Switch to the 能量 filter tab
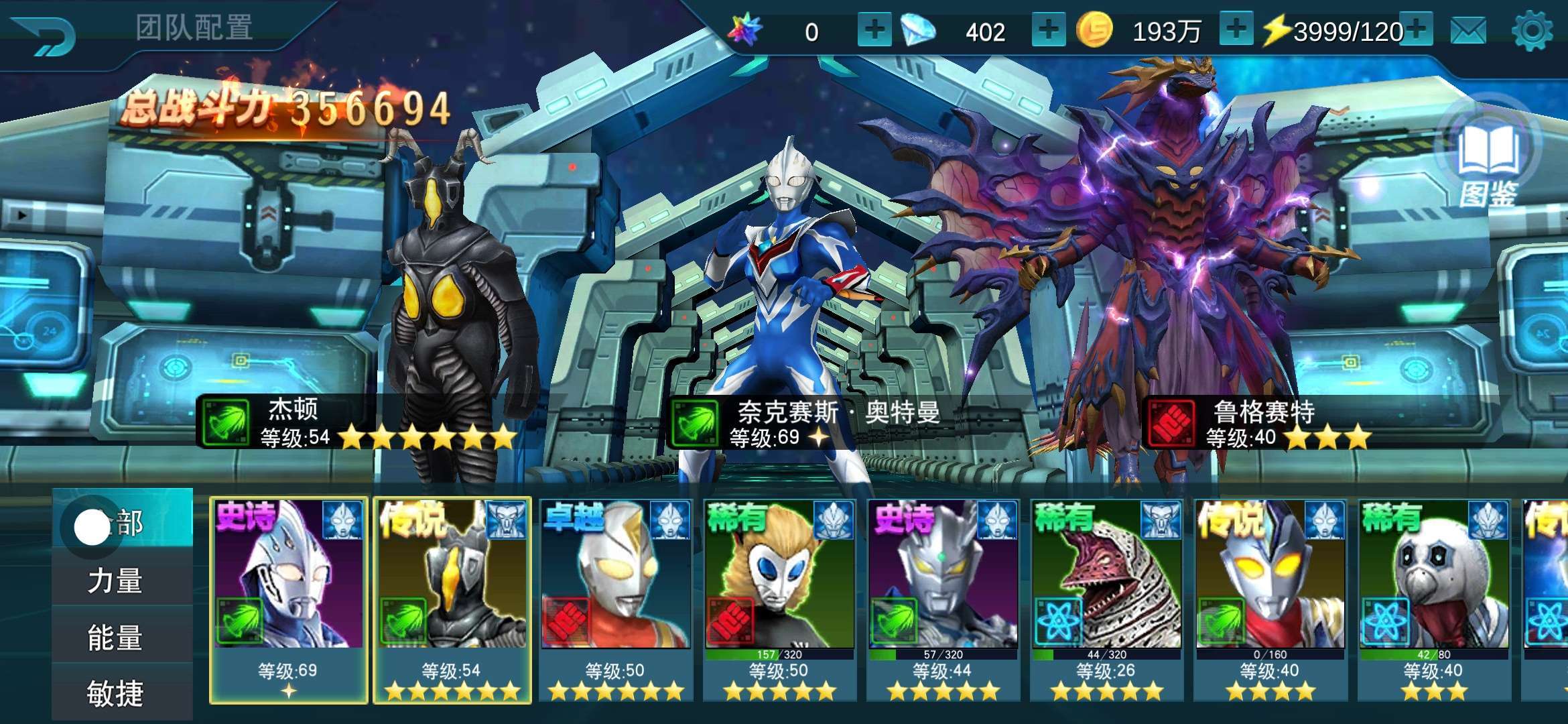The image size is (1568, 724). (115, 638)
